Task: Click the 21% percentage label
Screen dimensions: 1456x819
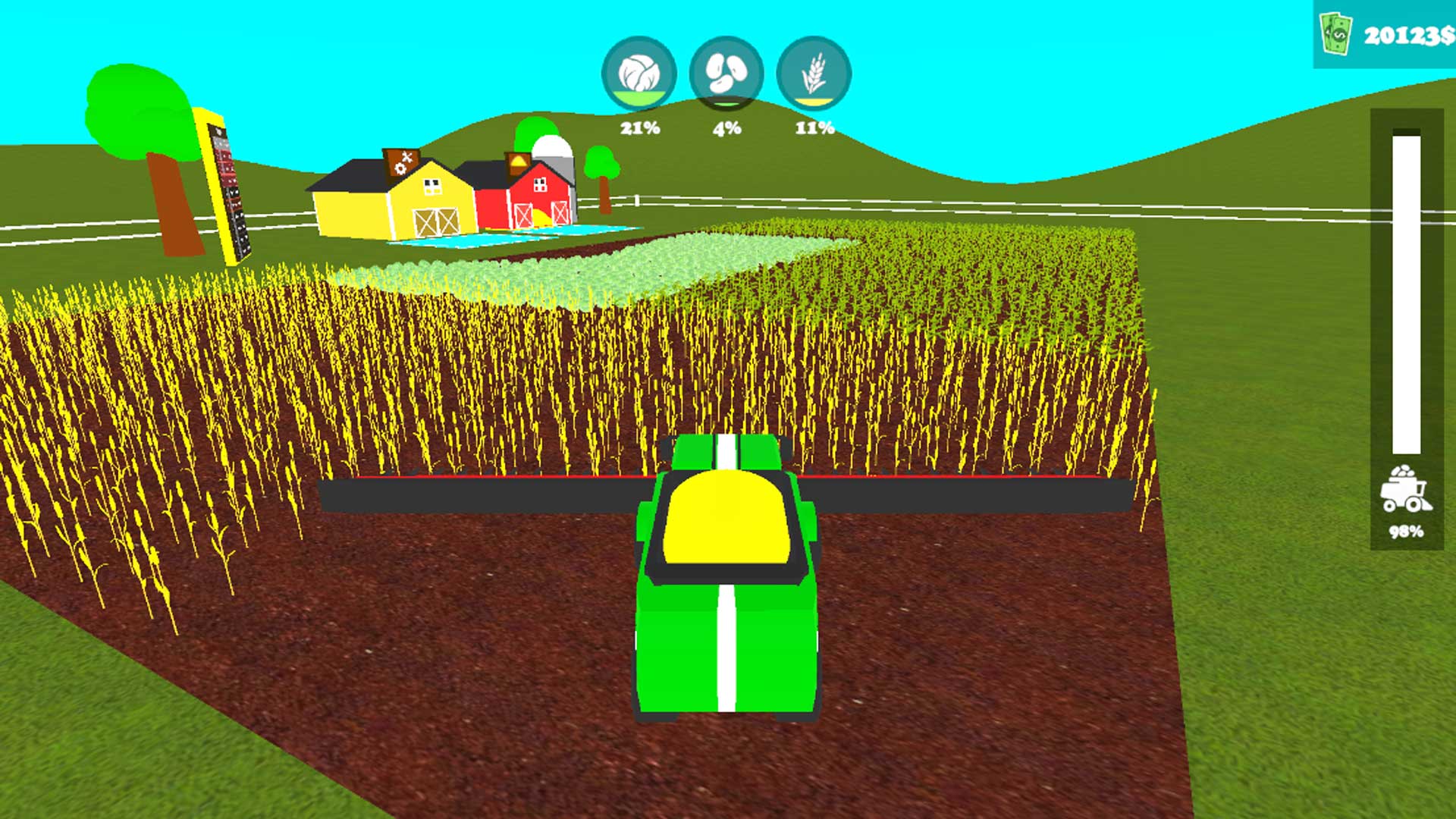Action: (639, 129)
